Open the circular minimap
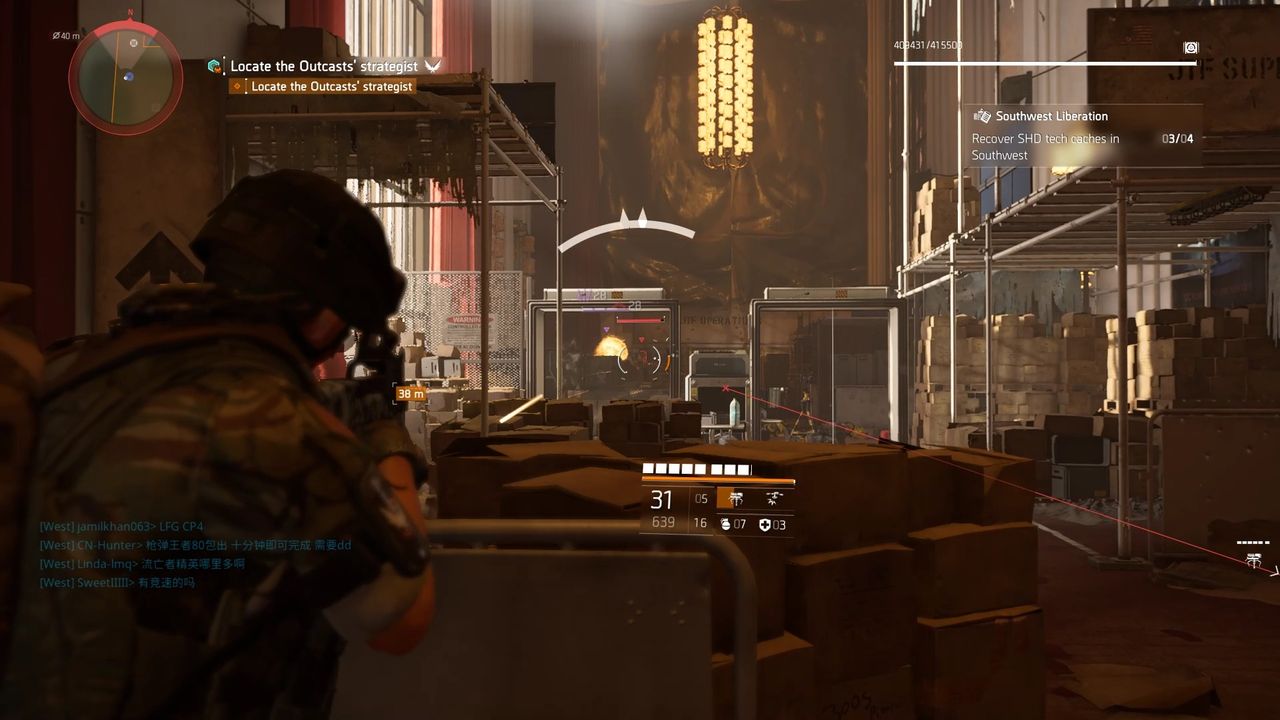The image size is (1280, 720). click(125, 77)
